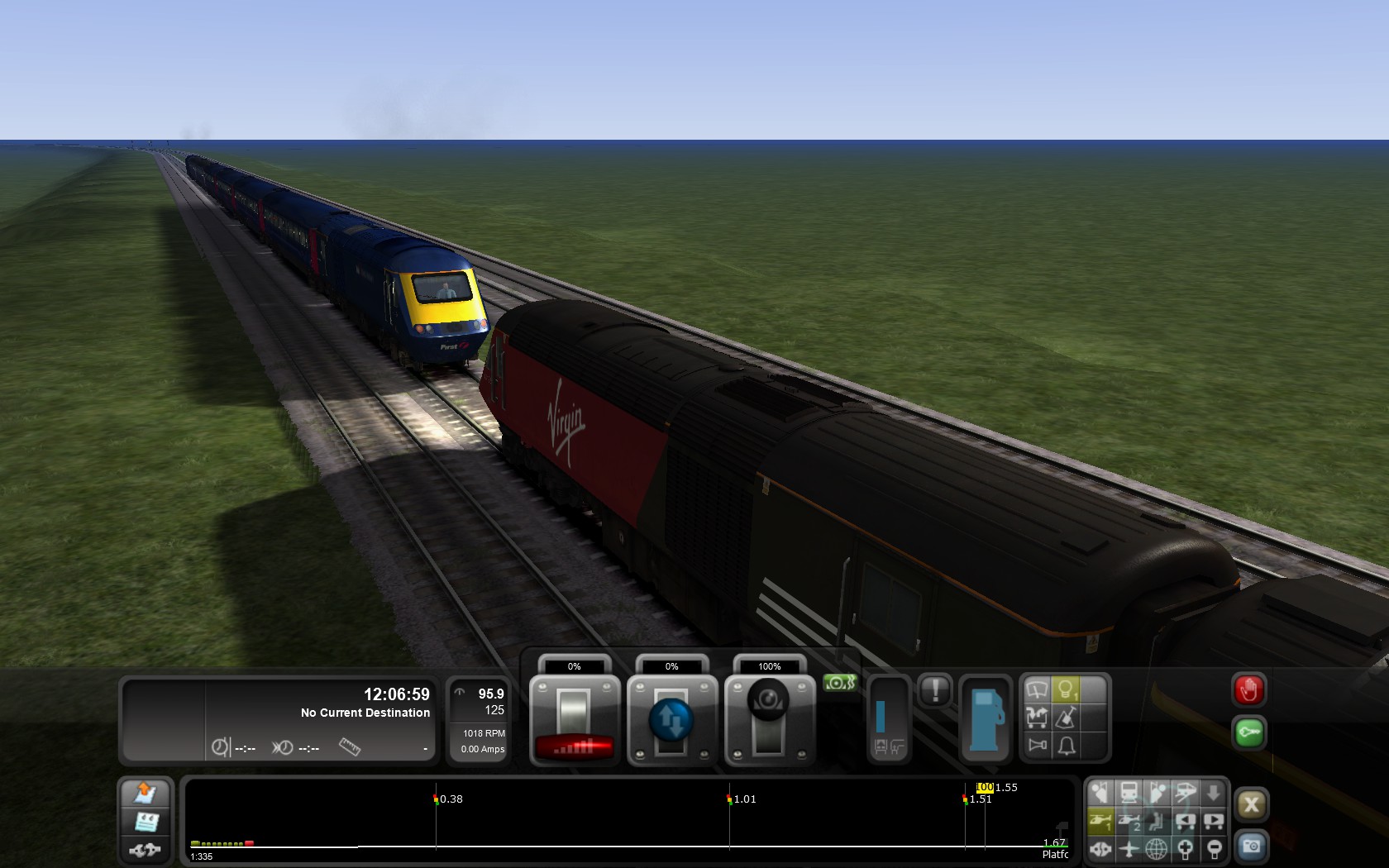Take a screenshot with the camera button
The height and width of the screenshot is (868, 1389).
pos(1251,847)
